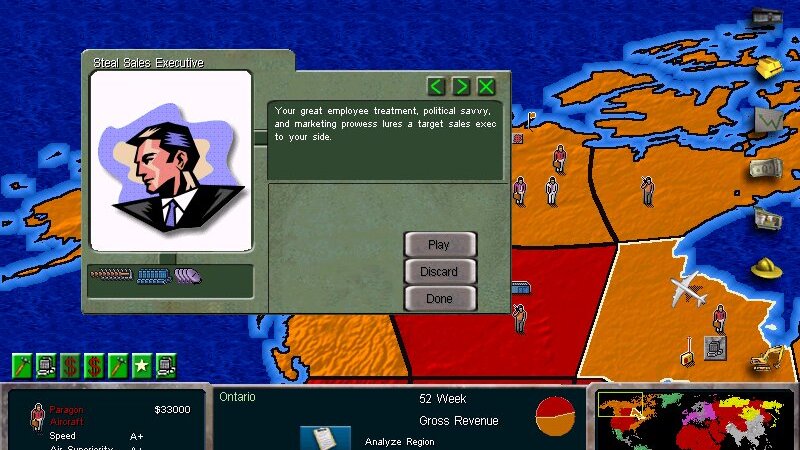Screen dimensions: 800x450
Task: Click the excavator icon
Action: (766, 357)
